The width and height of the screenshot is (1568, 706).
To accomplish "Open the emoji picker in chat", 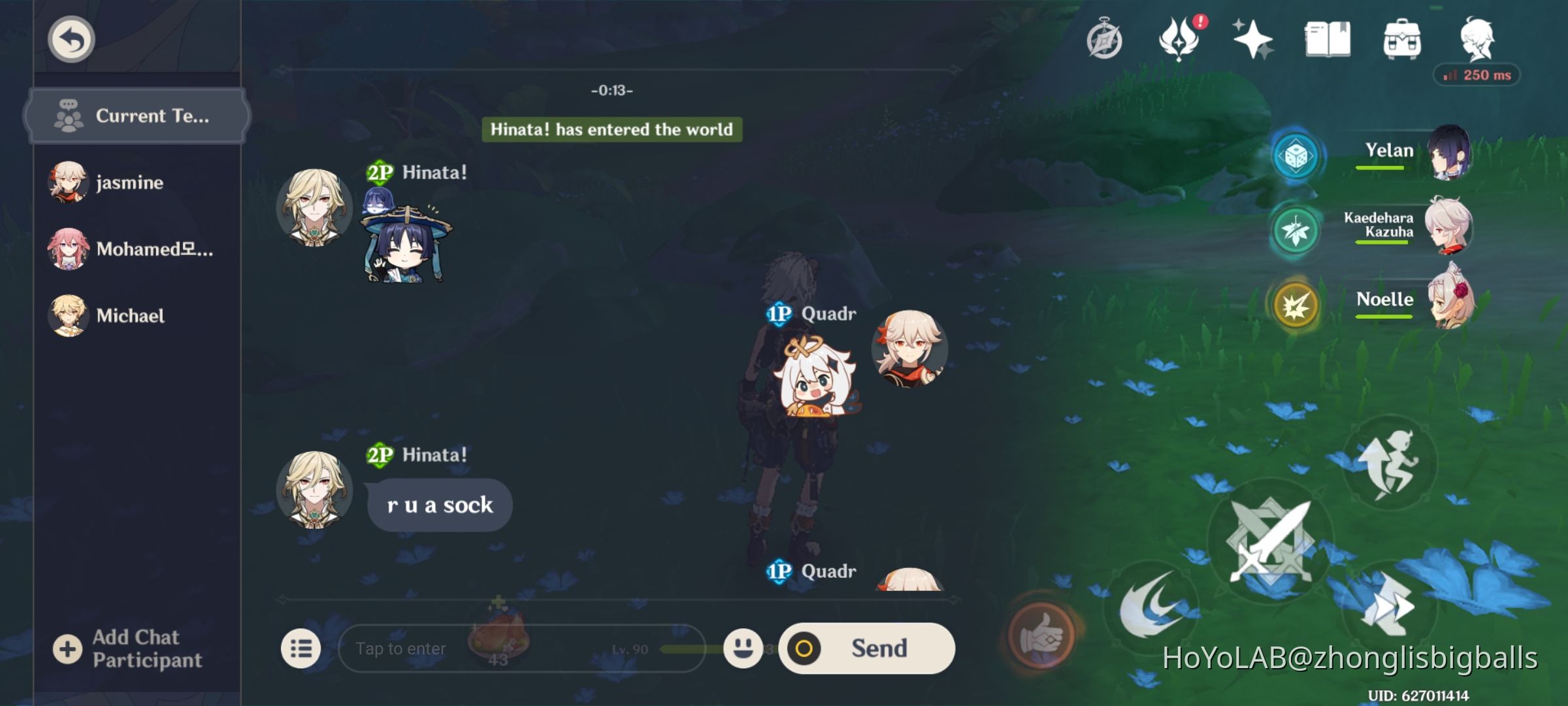I will click(x=743, y=648).
